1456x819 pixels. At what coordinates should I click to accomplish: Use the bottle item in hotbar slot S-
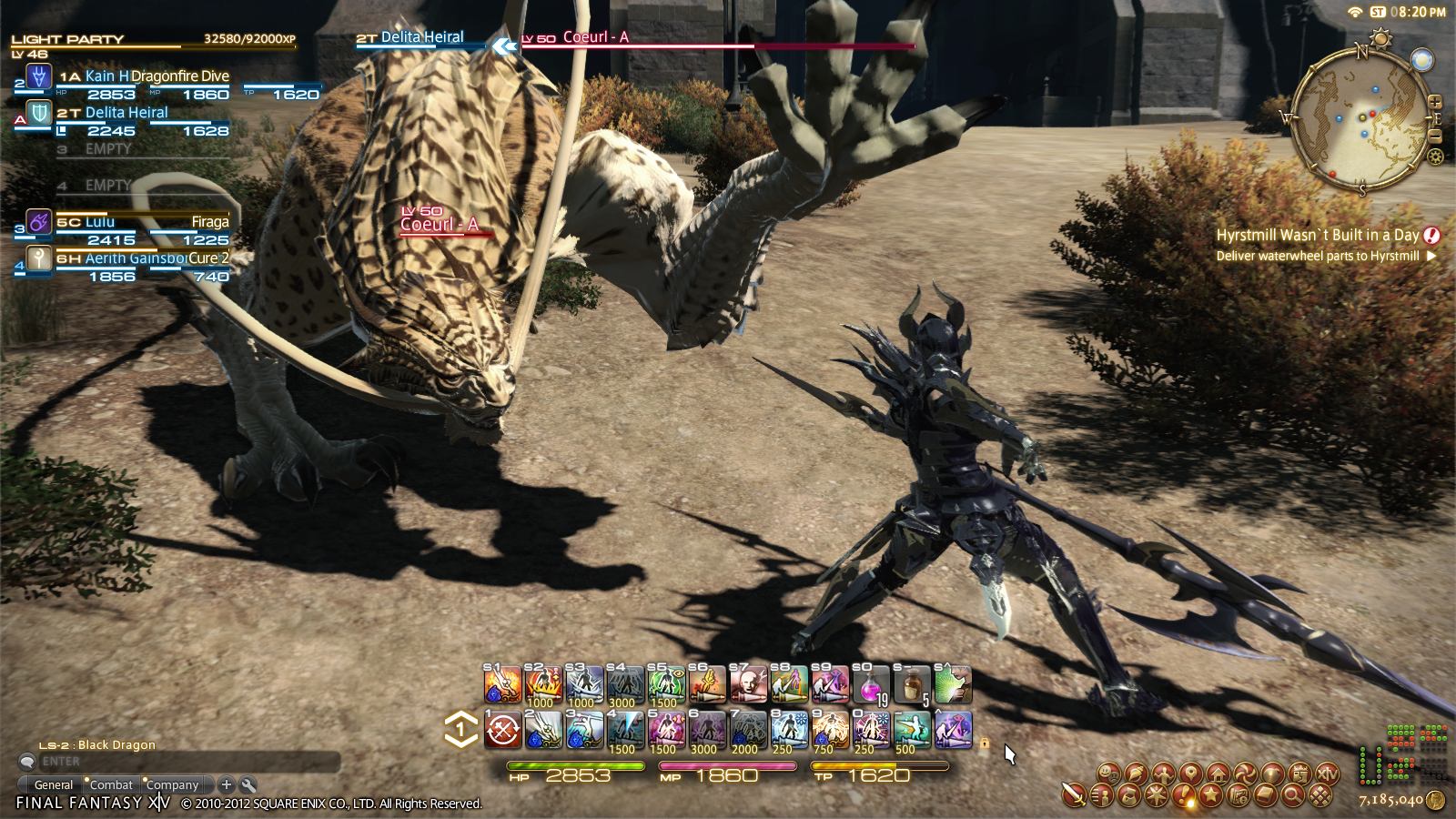coord(912,684)
